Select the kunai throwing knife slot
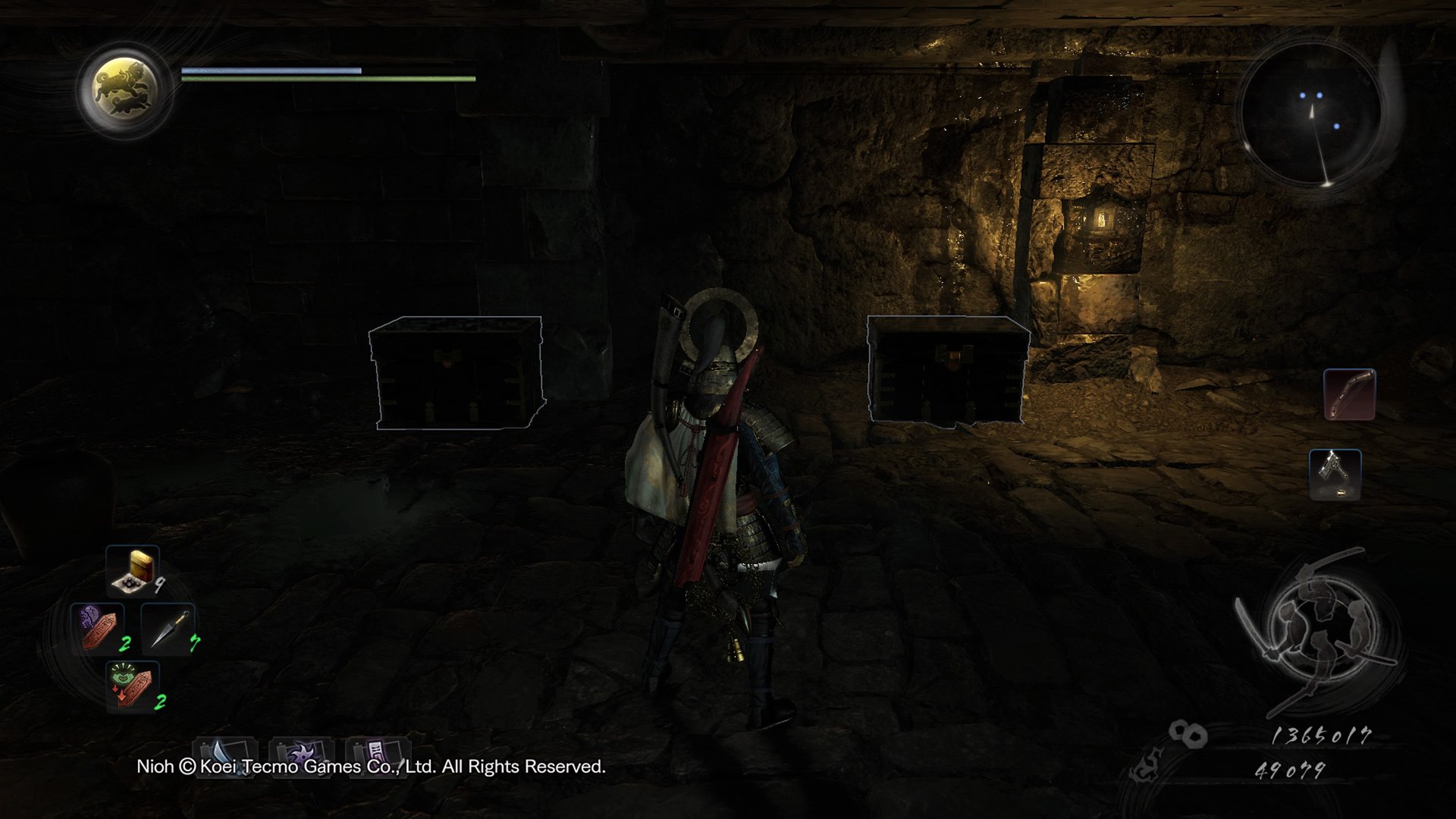The height and width of the screenshot is (819, 1456). (x=168, y=628)
